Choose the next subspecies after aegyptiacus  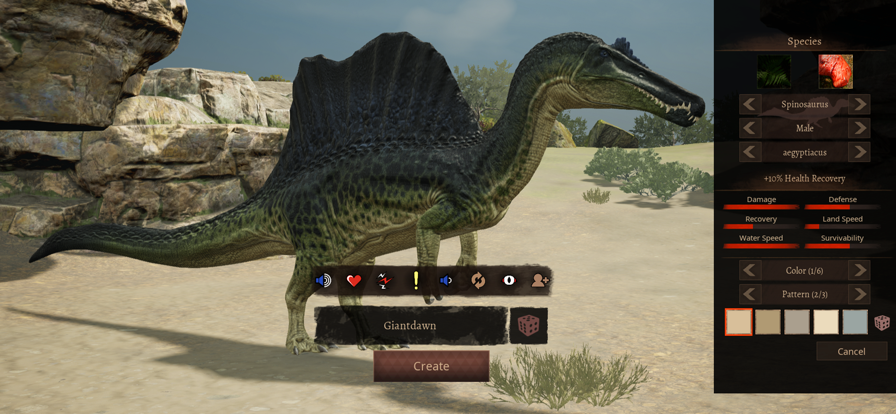point(859,152)
